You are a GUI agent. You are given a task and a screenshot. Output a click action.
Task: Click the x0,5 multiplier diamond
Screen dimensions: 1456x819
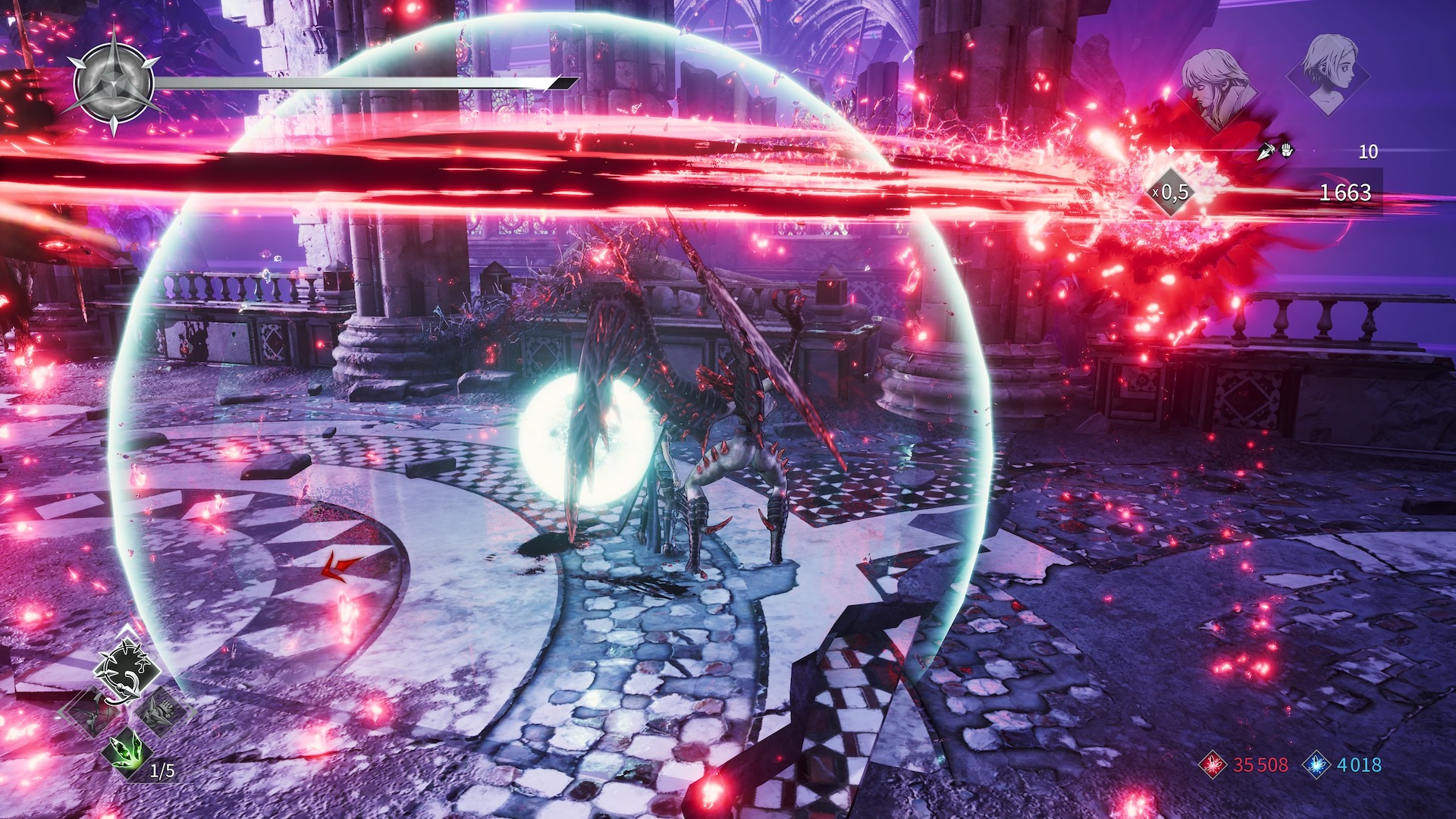[x=1172, y=193]
